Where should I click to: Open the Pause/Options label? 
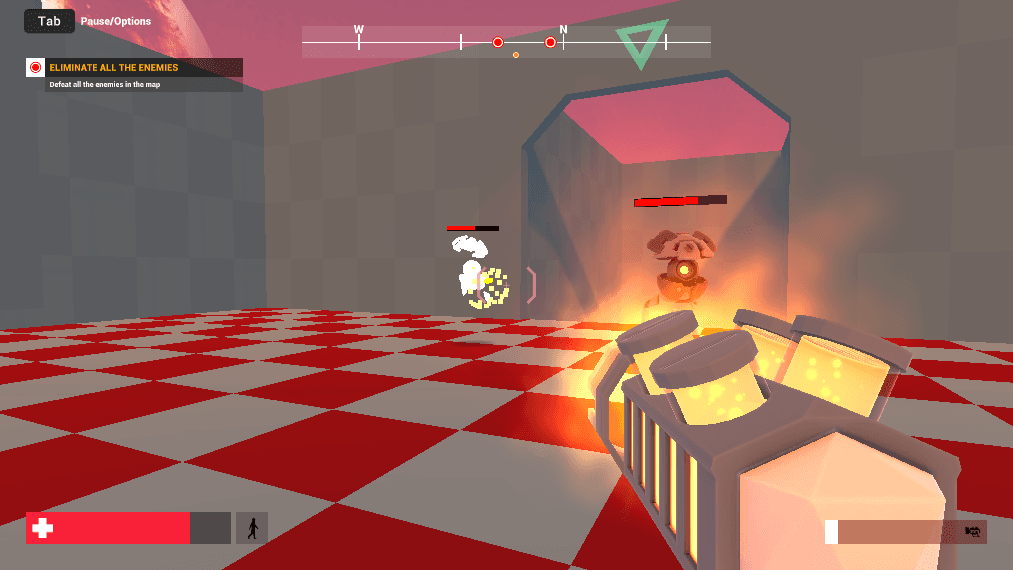[116, 21]
